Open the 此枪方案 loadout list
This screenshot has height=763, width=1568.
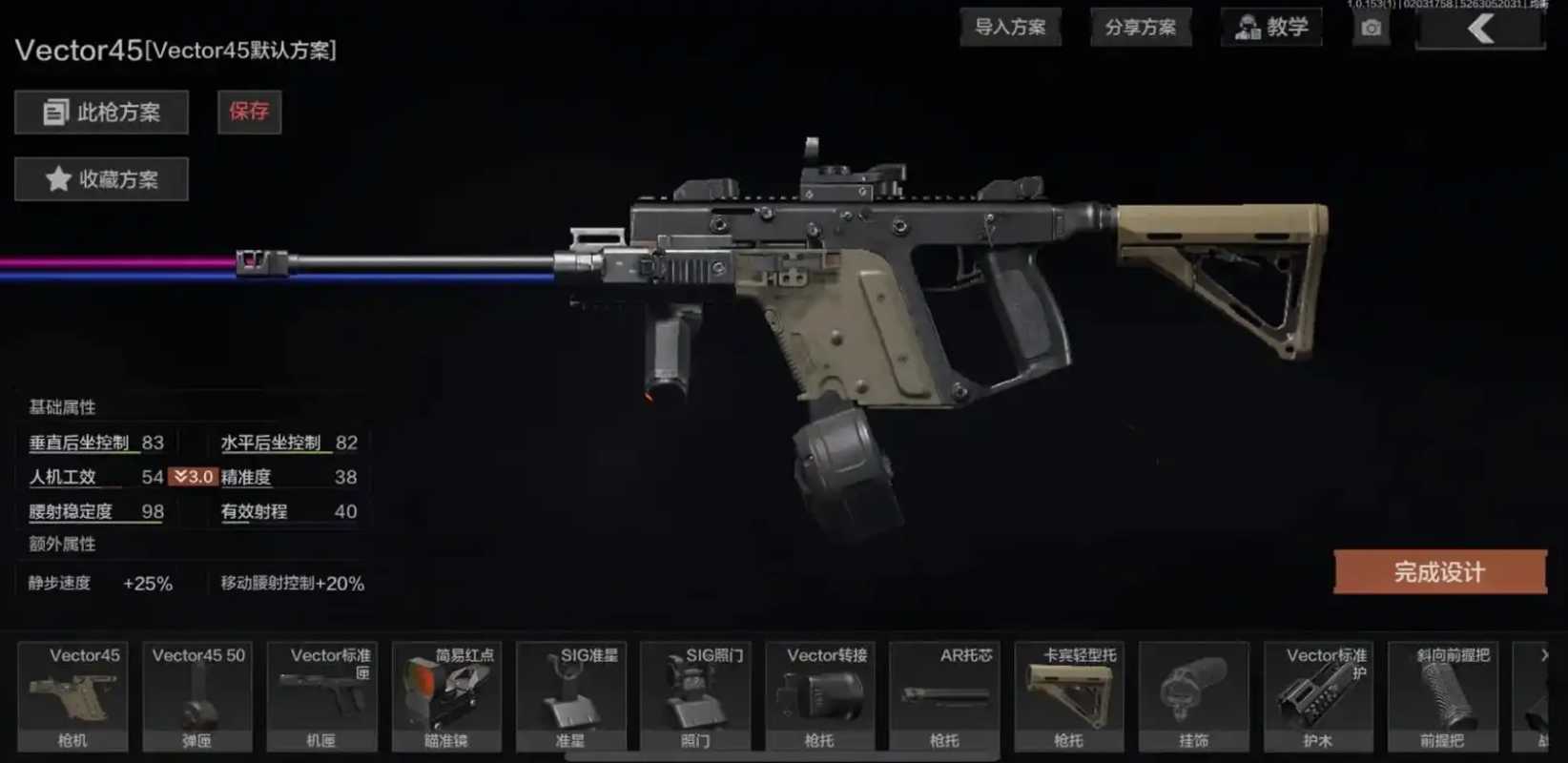pos(101,113)
